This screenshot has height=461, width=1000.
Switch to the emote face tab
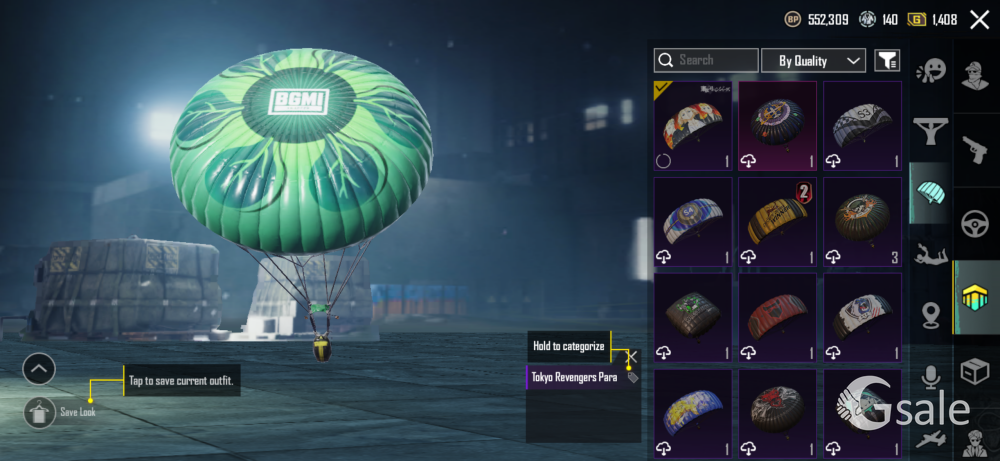click(x=930, y=72)
